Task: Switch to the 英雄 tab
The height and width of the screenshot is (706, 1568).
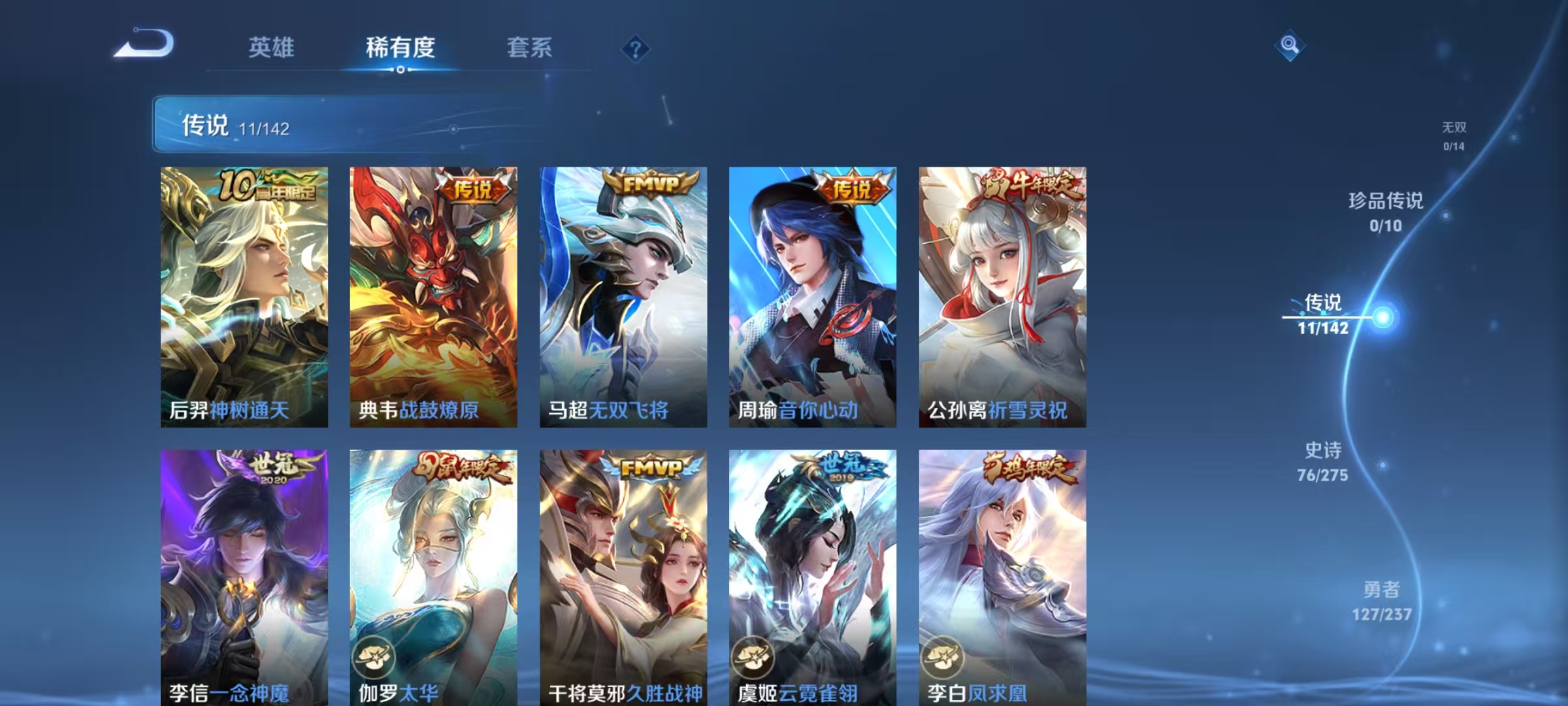Action: click(x=272, y=46)
